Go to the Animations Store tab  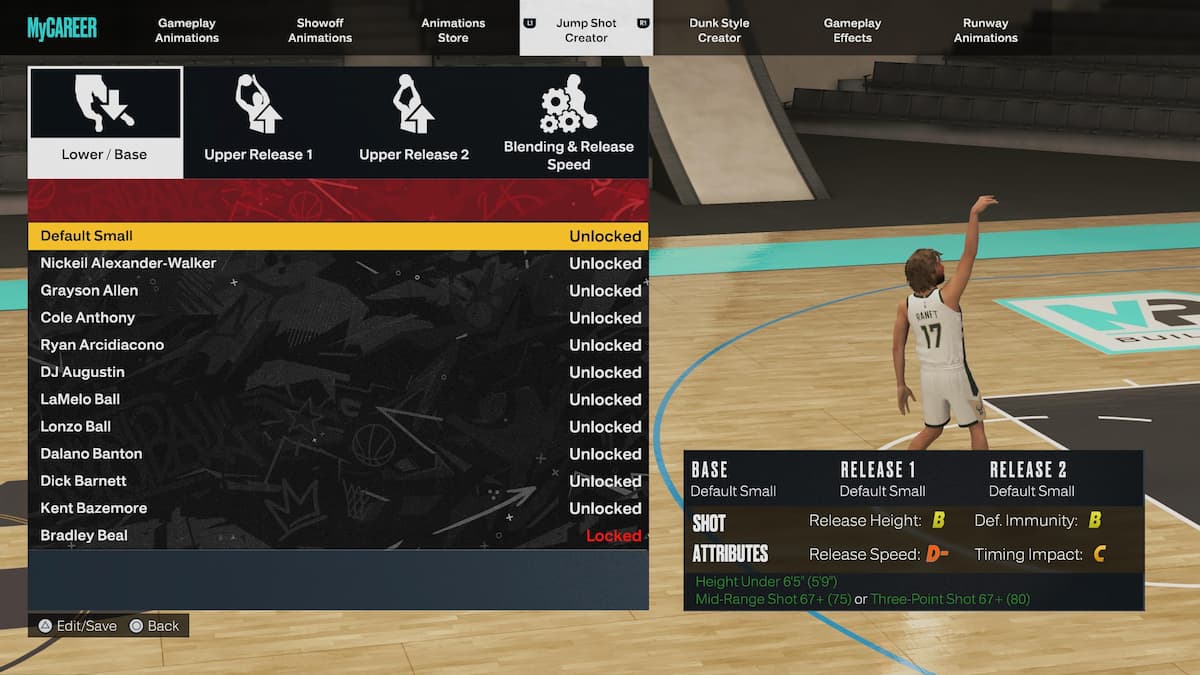click(x=453, y=30)
